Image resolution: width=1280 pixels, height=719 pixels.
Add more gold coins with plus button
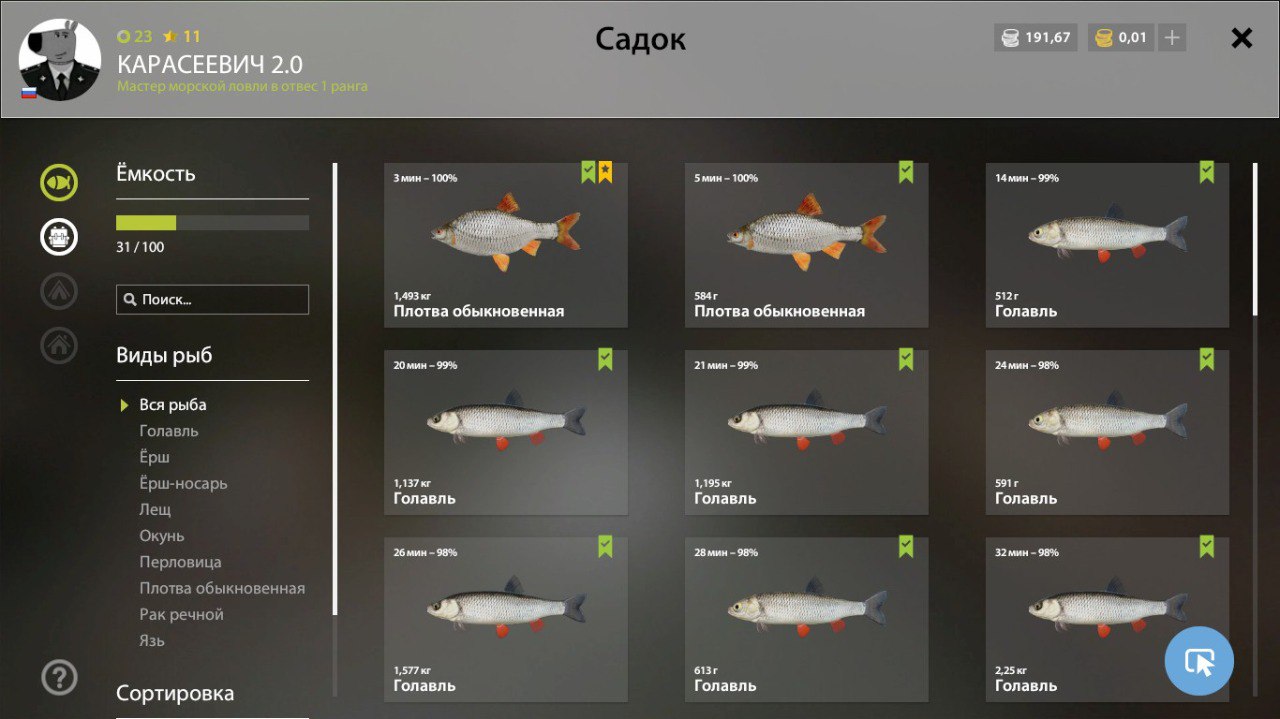click(1172, 38)
